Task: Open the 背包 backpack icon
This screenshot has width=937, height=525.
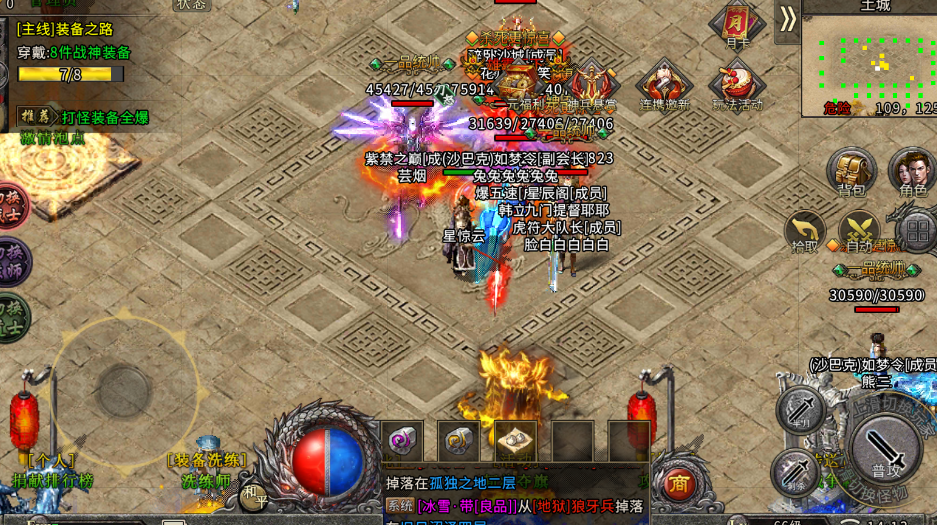Action: [x=851, y=172]
